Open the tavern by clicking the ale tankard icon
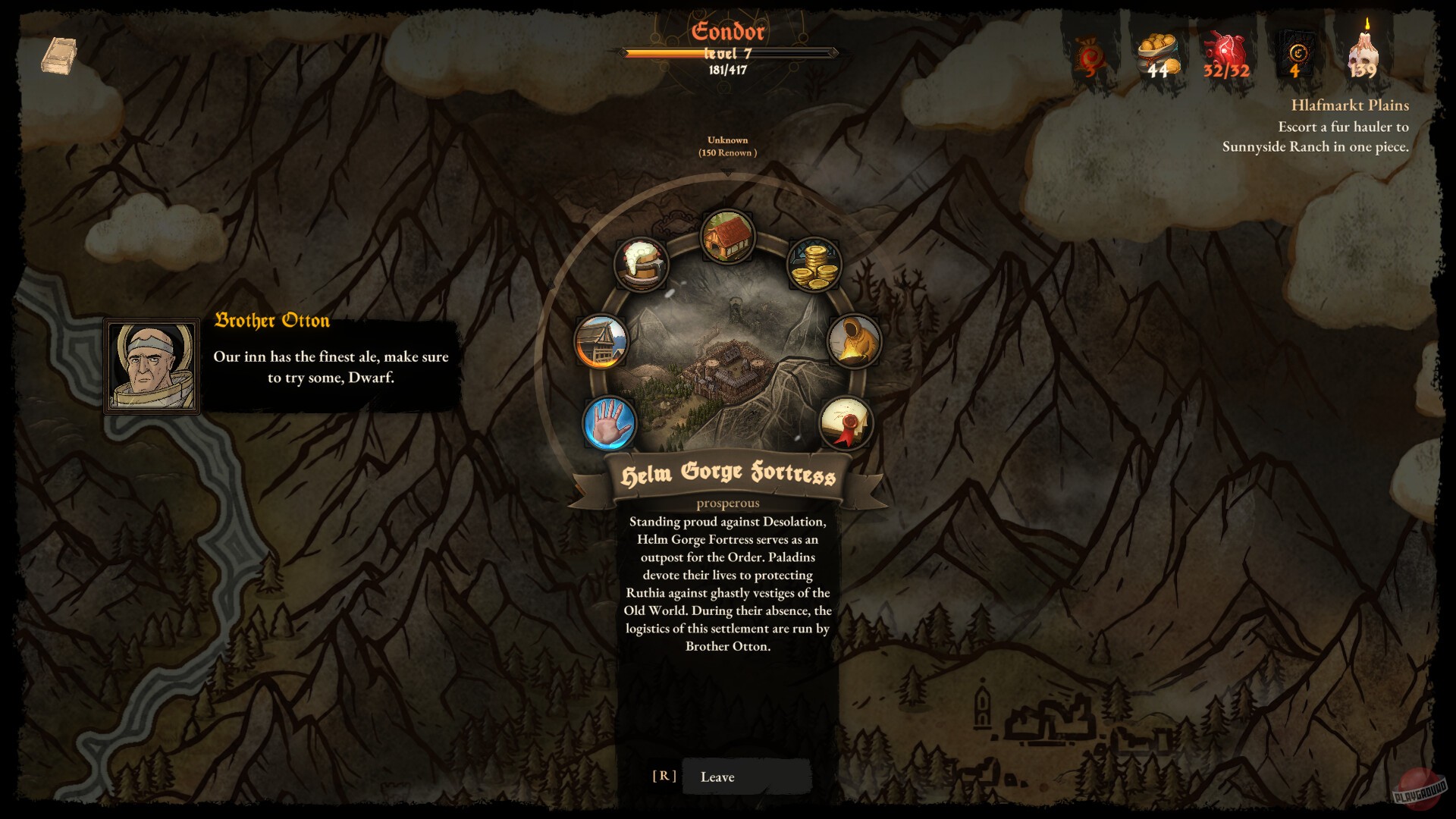Viewport: 1456px width, 819px height. tap(641, 265)
